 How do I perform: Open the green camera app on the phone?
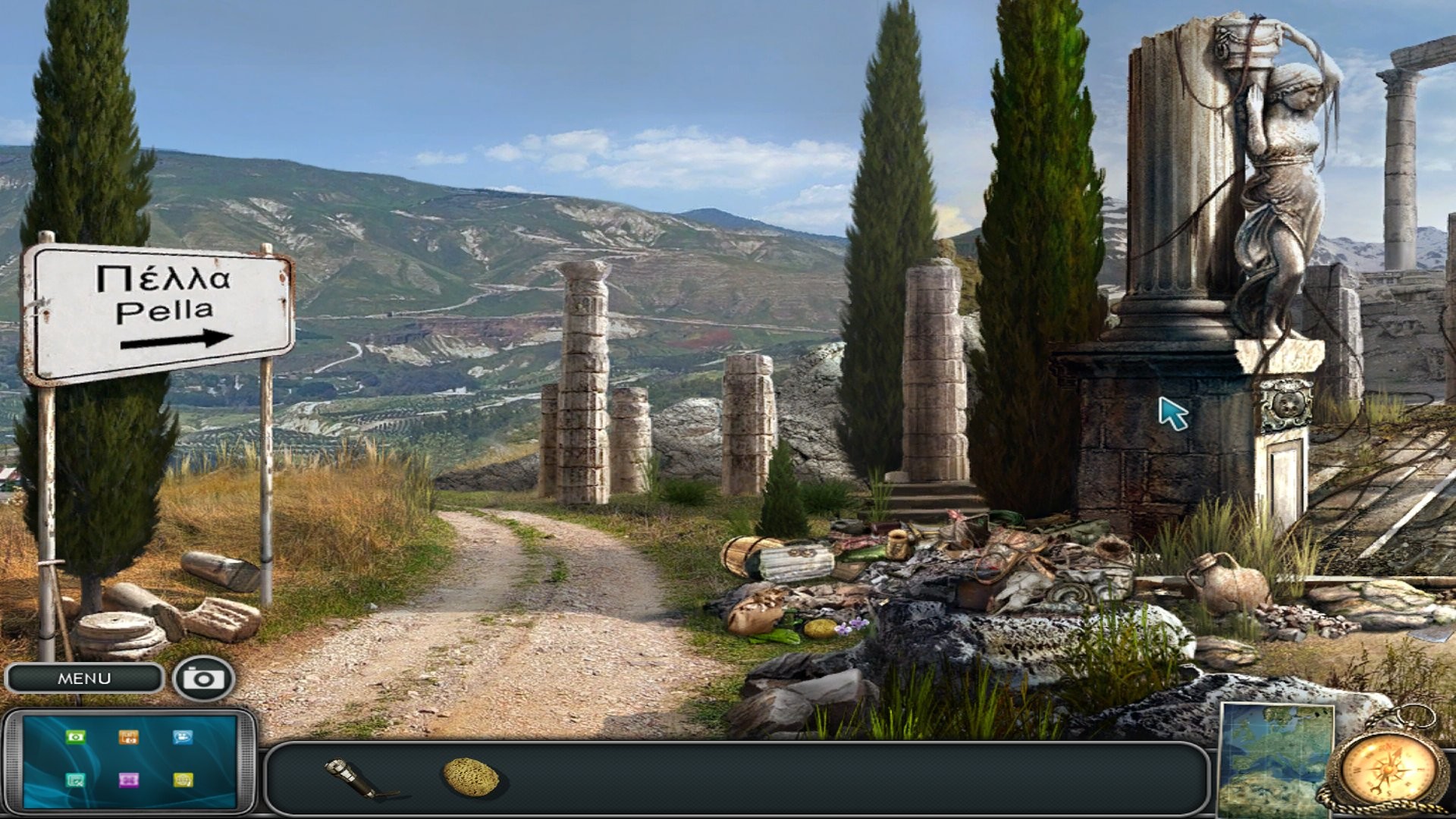coord(75,737)
